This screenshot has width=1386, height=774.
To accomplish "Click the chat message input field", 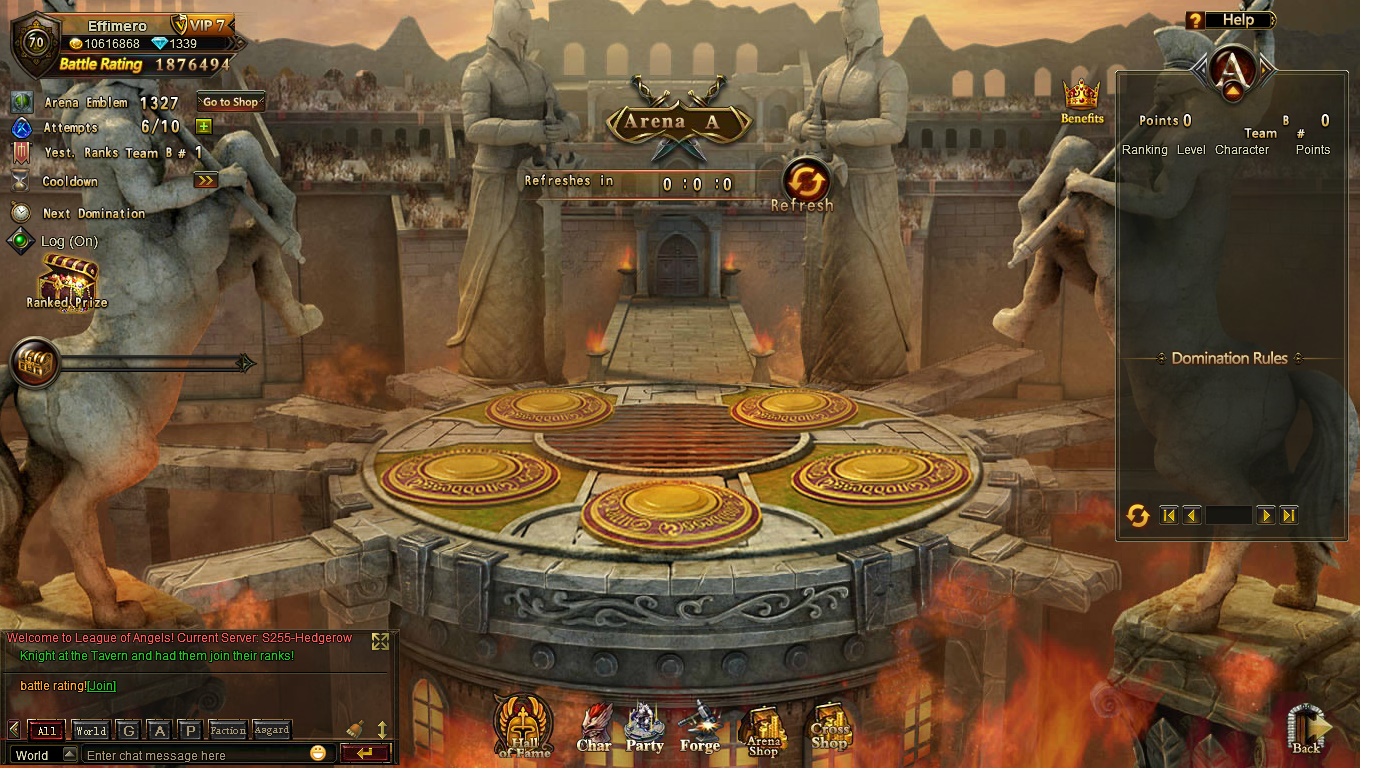I will click(195, 755).
